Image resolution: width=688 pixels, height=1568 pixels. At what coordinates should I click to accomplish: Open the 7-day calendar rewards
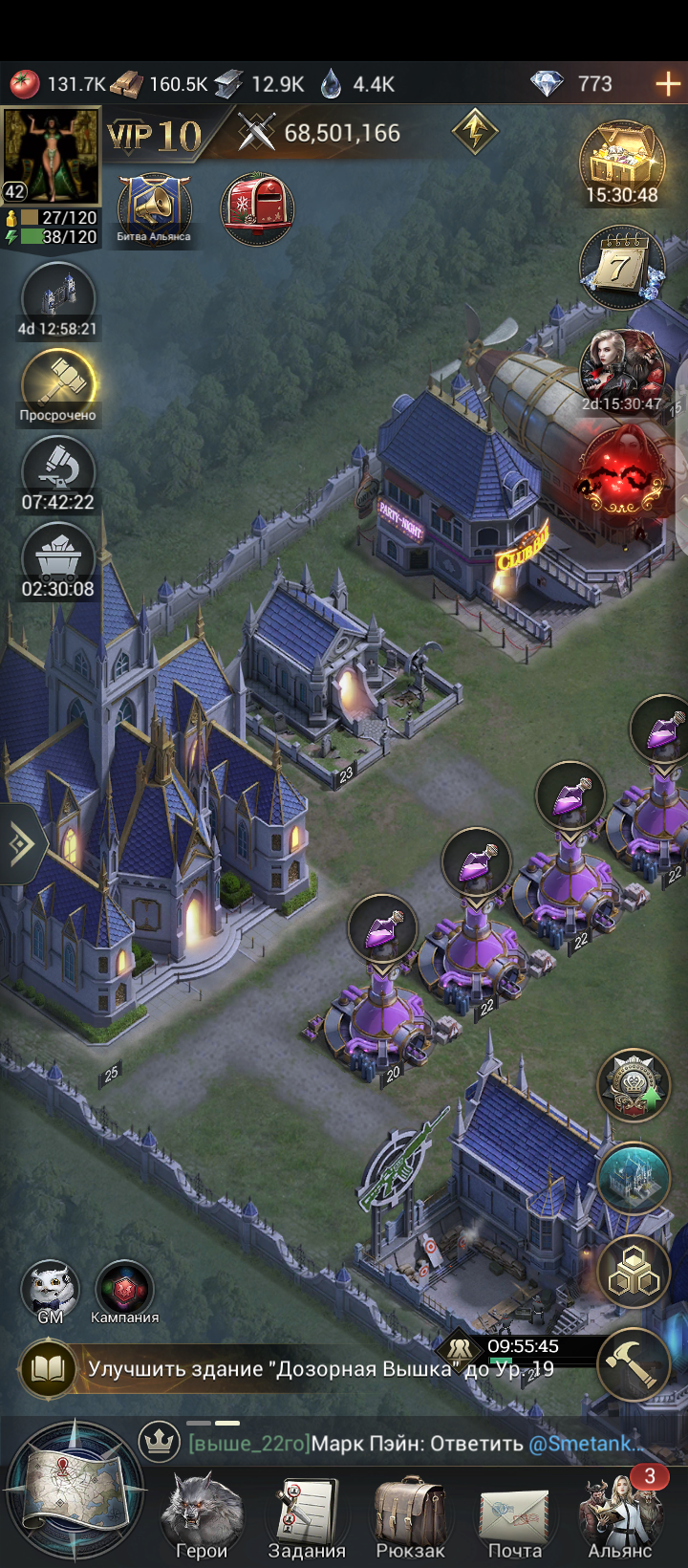(622, 266)
